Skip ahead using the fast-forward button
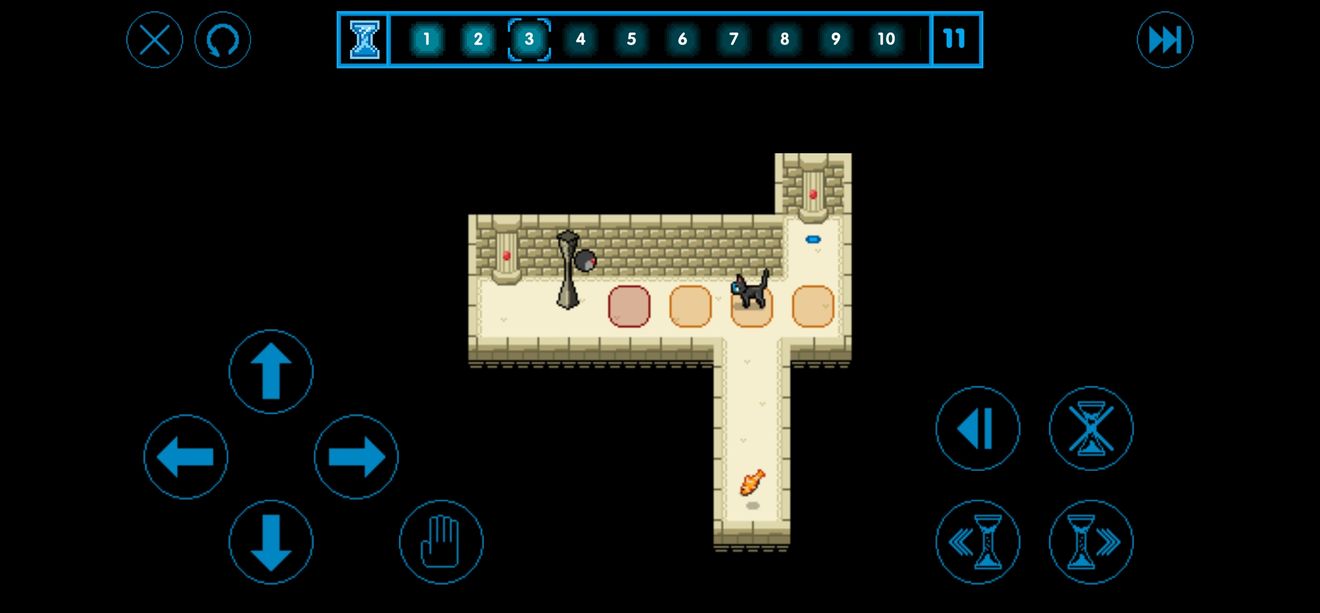This screenshot has width=1320, height=613. tap(1165, 40)
